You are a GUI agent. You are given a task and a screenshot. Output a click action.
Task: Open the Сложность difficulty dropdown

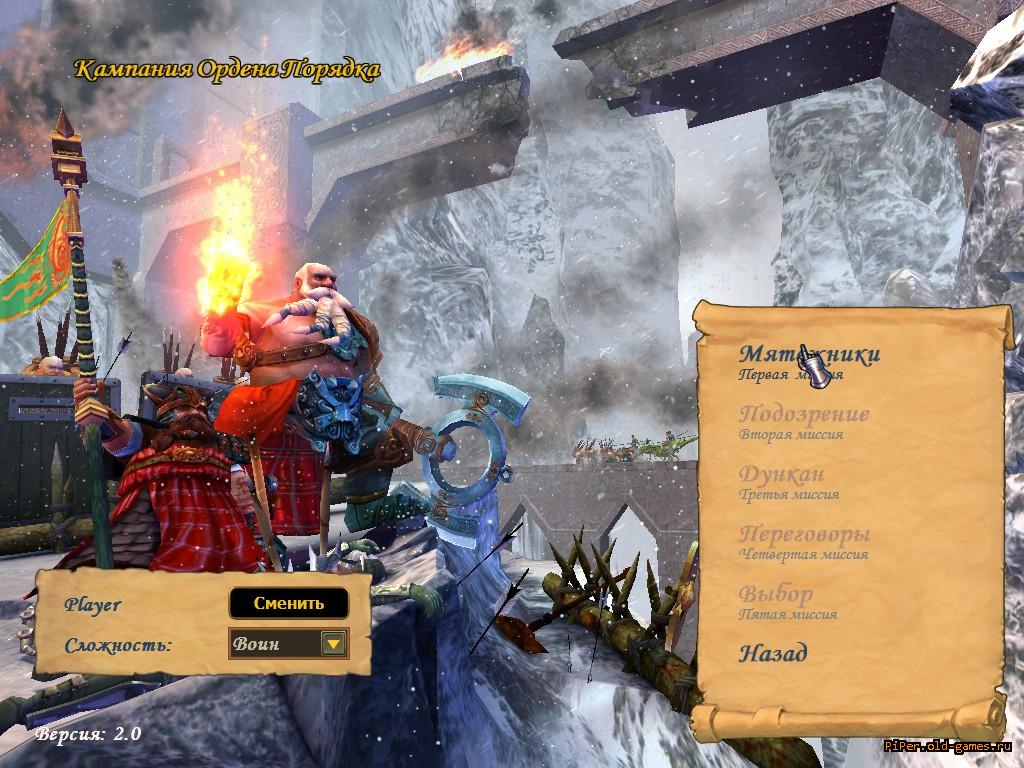[x=333, y=644]
